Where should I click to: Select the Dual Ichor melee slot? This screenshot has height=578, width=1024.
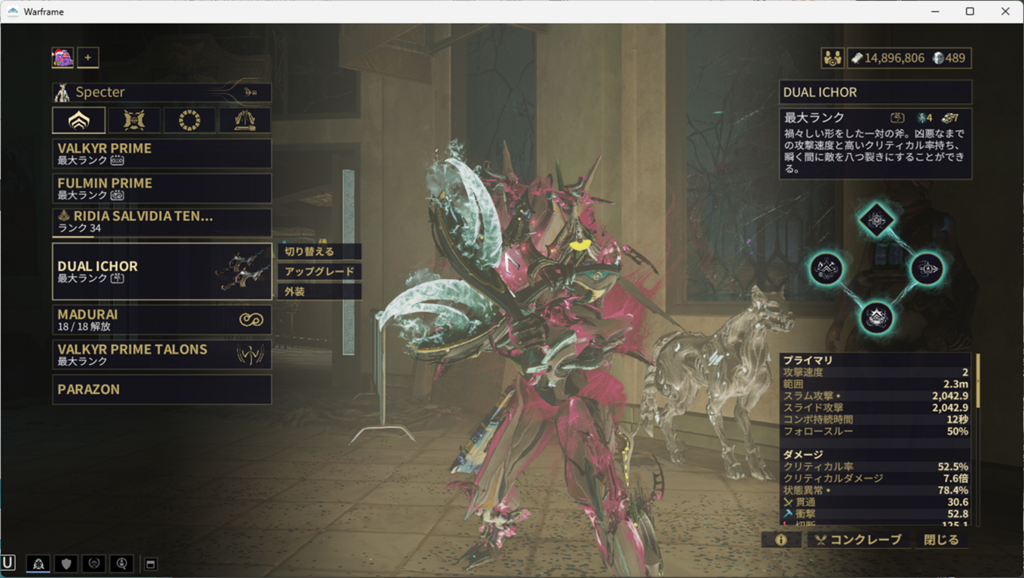(161, 271)
